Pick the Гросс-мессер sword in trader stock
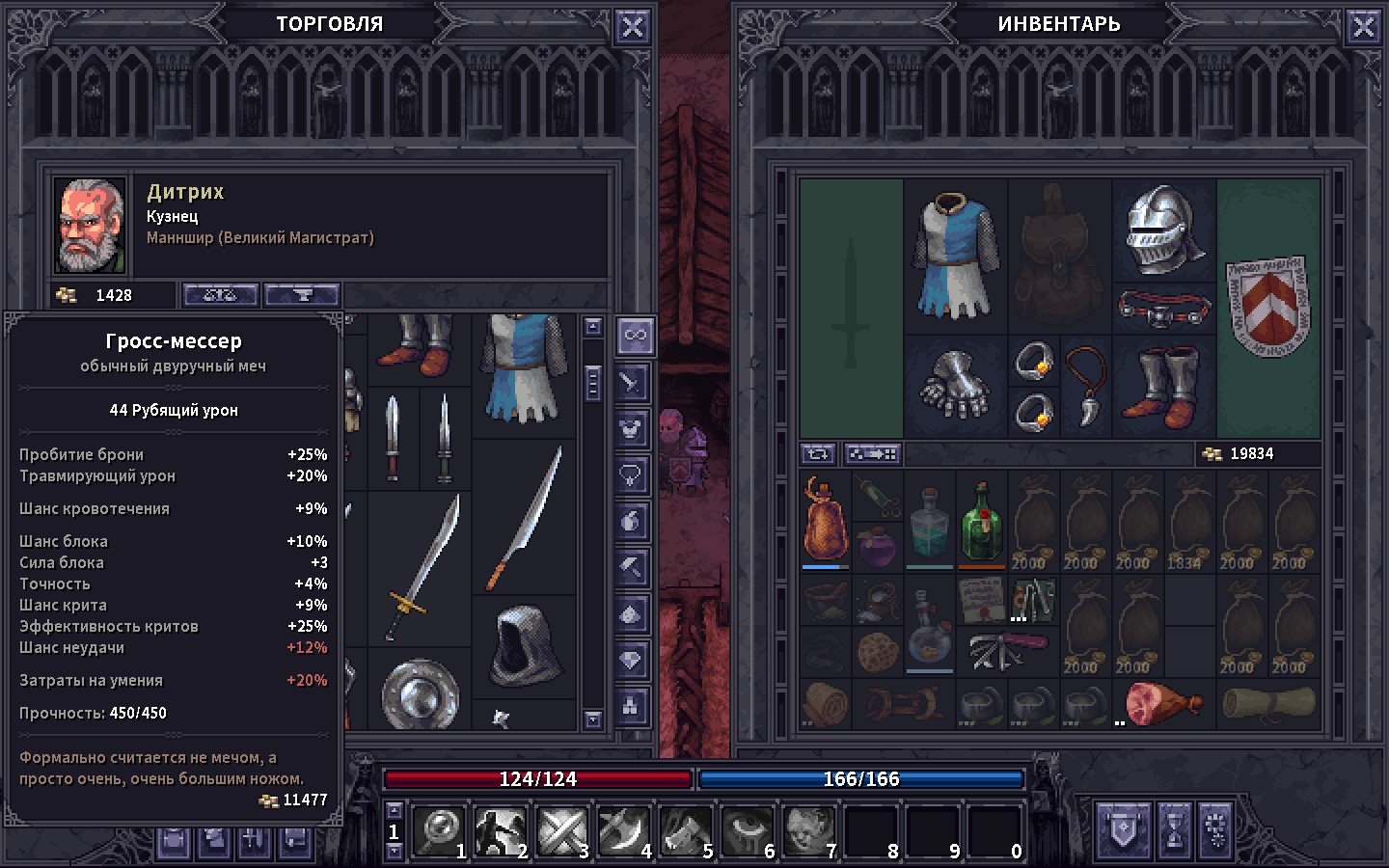The height and width of the screenshot is (868, 1389). pyautogui.click(x=422, y=569)
